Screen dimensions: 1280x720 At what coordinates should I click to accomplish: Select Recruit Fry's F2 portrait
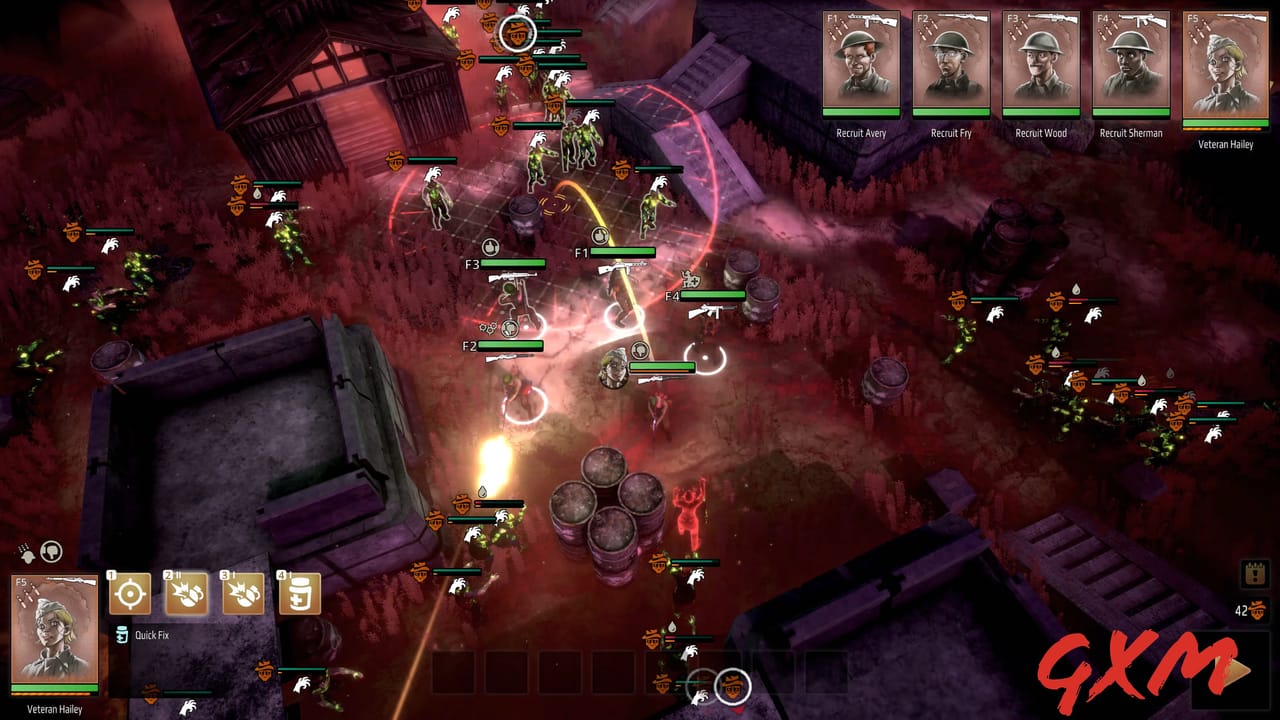point(949,65)
